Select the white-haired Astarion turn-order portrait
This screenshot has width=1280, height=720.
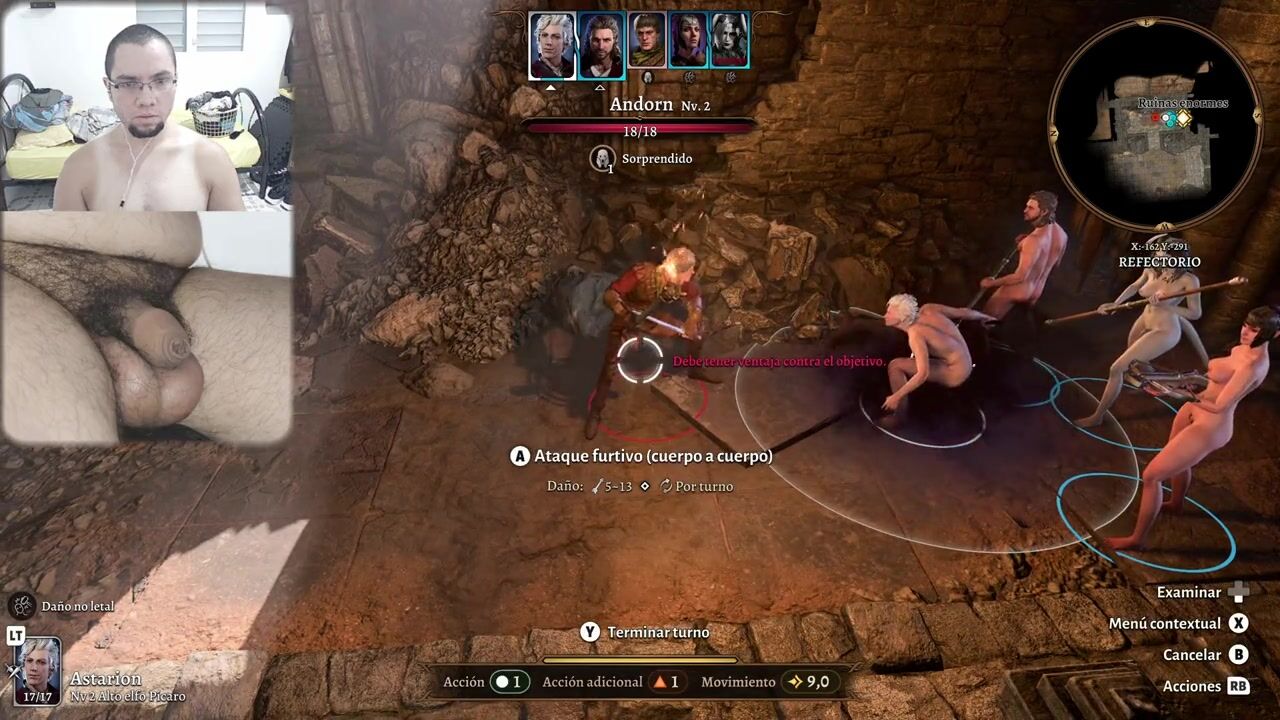pos(552,45)
